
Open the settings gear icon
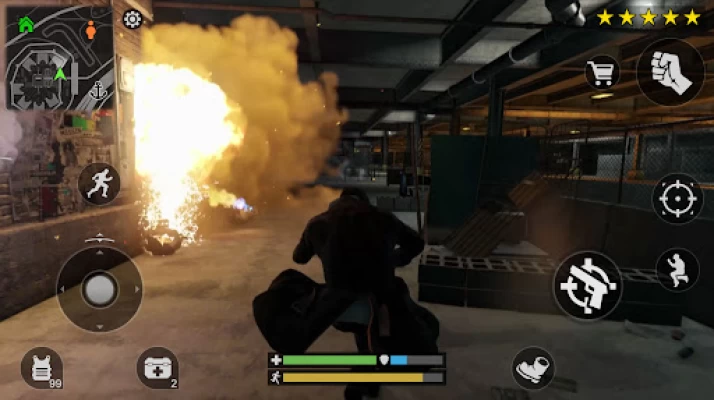click(x=132, y=18)
